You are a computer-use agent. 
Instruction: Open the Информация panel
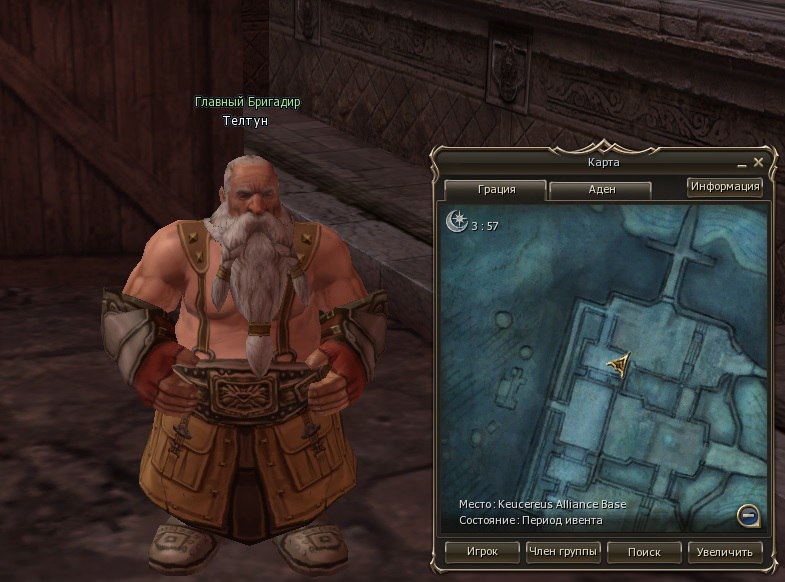pos(725,186)
